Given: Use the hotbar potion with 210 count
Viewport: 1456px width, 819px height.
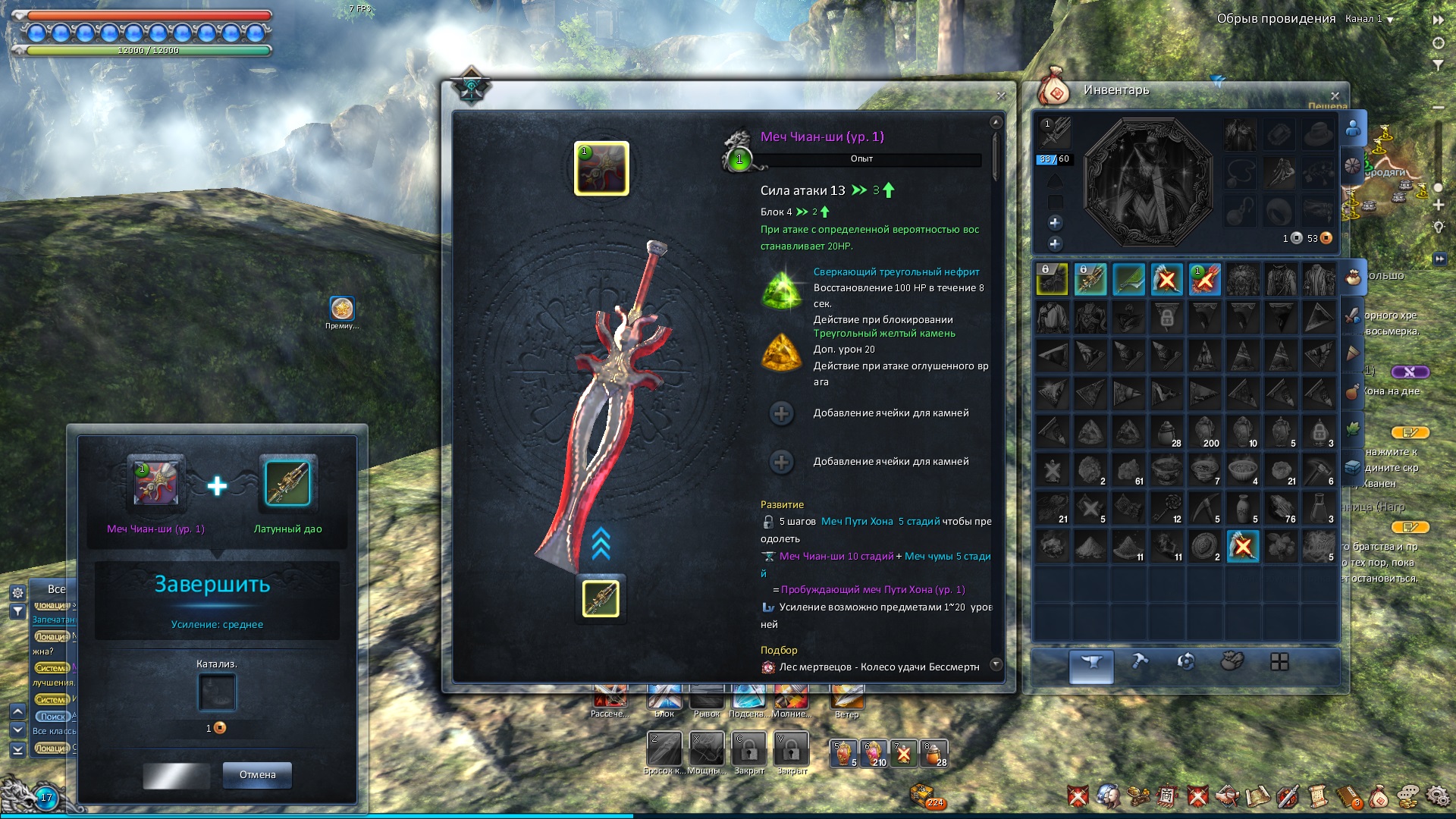Looking at the screenshot, I should point(874,753).
